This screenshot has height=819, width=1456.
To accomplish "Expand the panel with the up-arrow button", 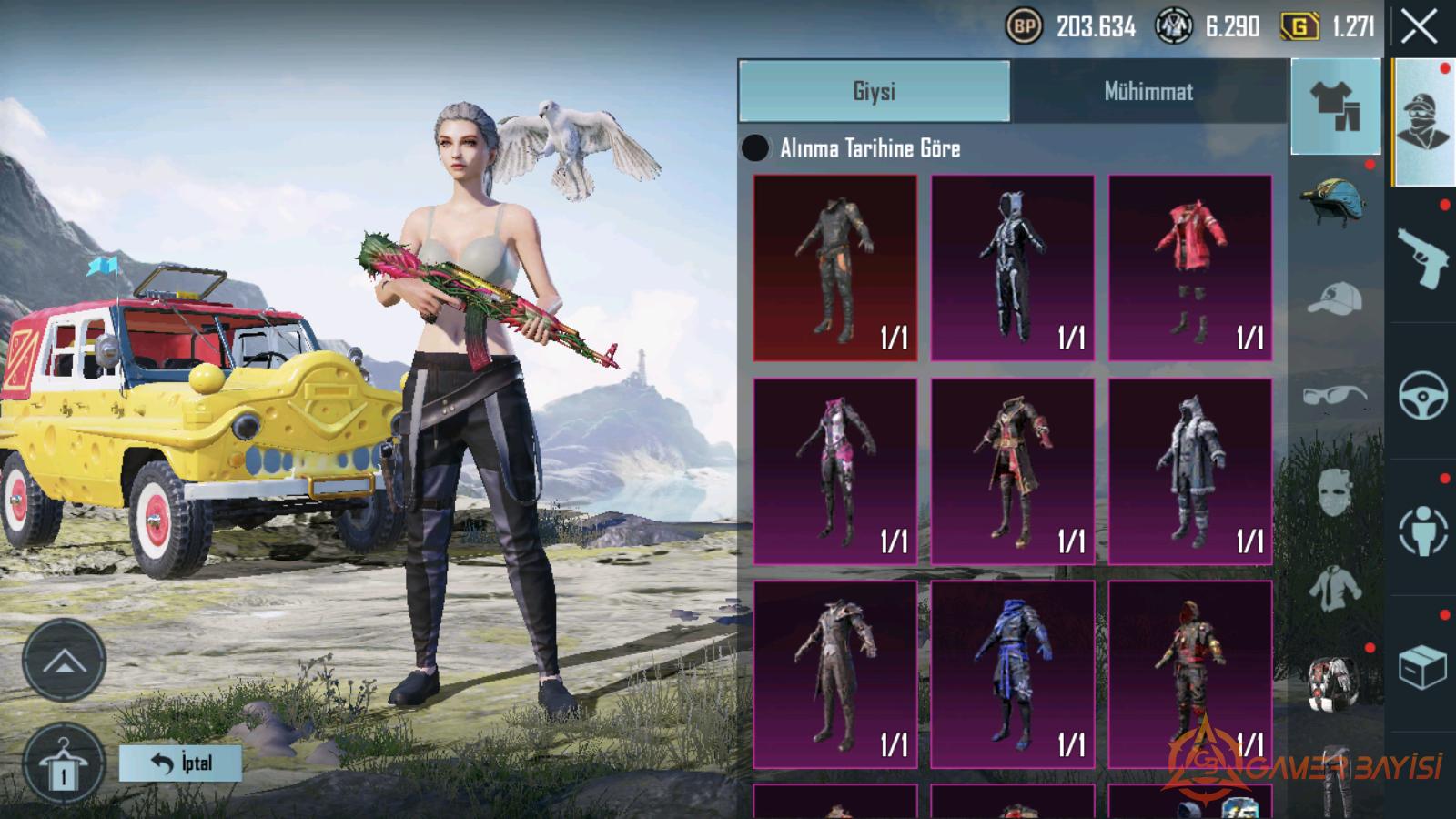I will pos(64,660).
